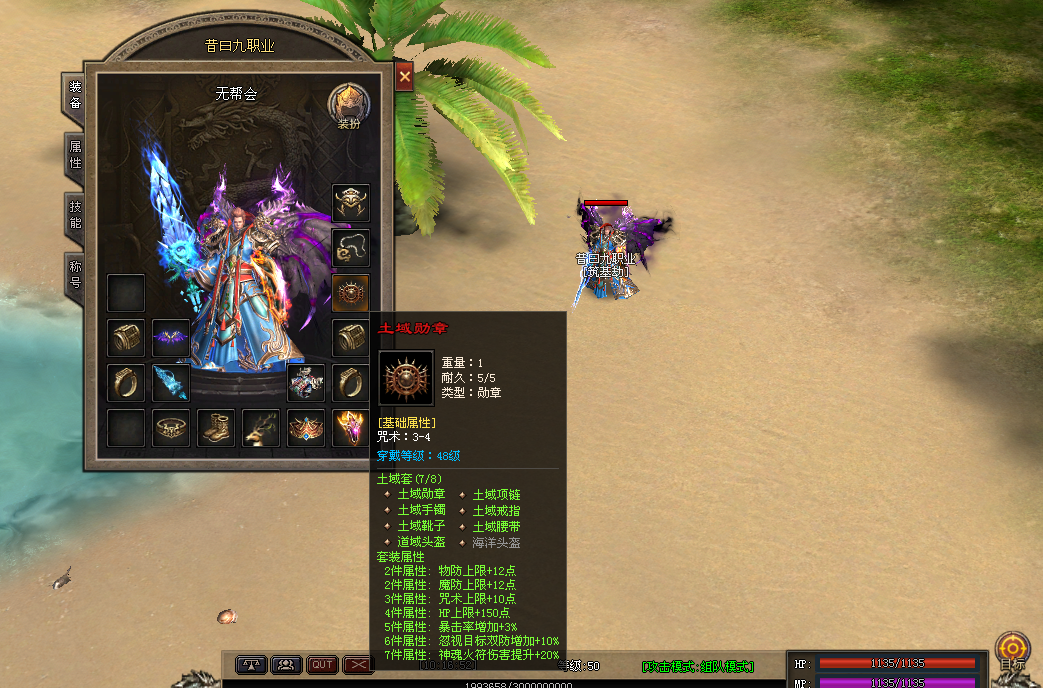Open the group members icon button
1043x688 pixels.
coord(287,664)
